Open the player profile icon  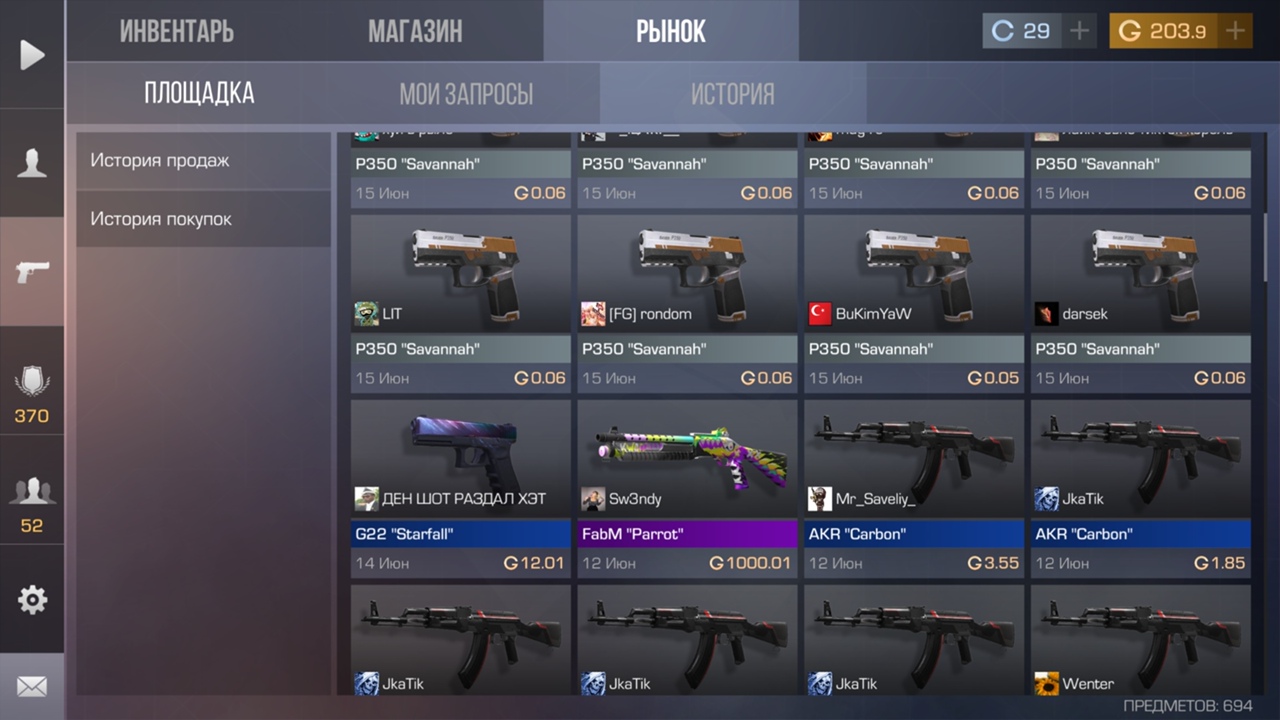click(32, 163)
